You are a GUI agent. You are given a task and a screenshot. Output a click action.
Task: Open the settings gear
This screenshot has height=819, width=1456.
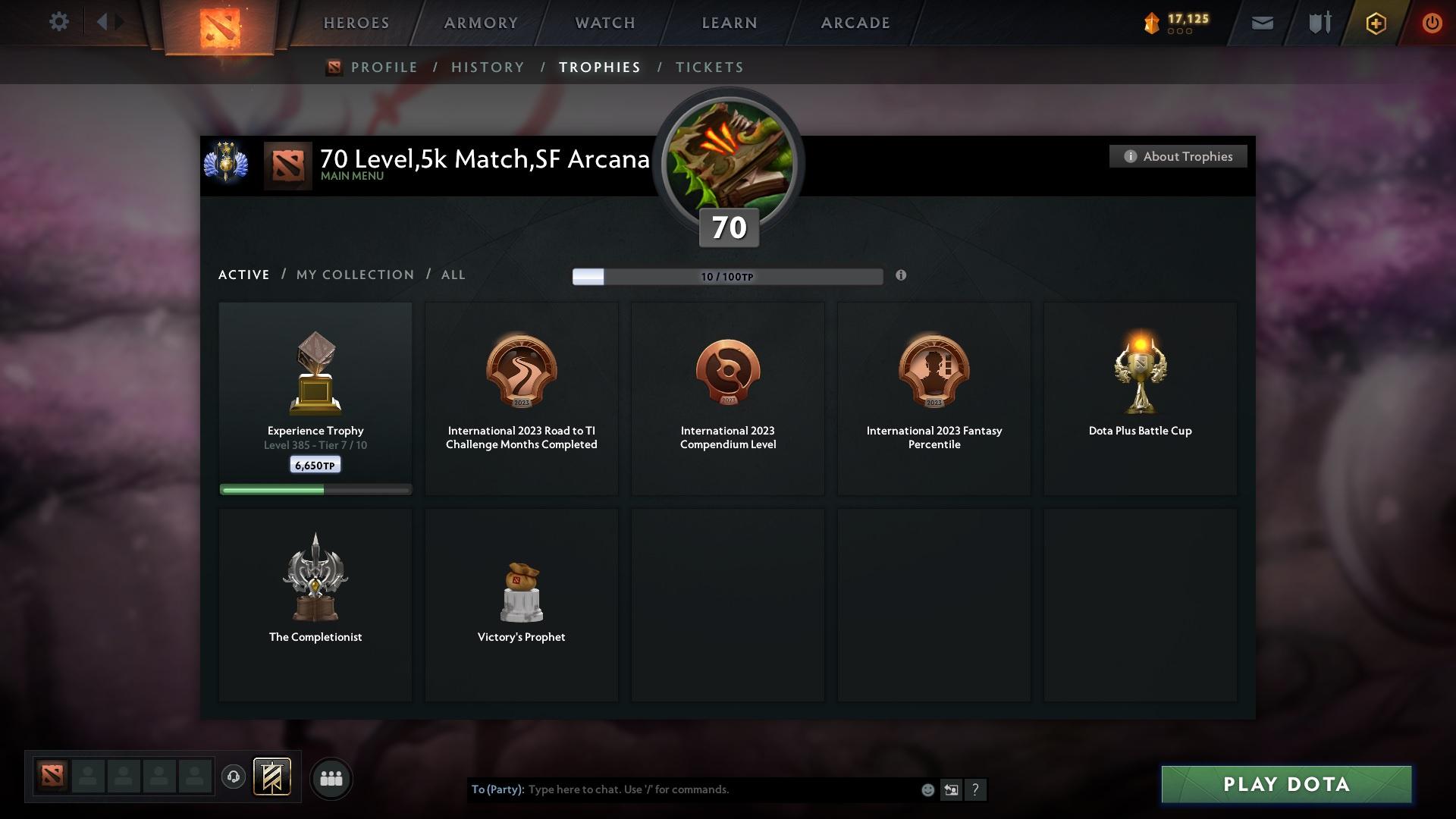(x=59, y=22)
